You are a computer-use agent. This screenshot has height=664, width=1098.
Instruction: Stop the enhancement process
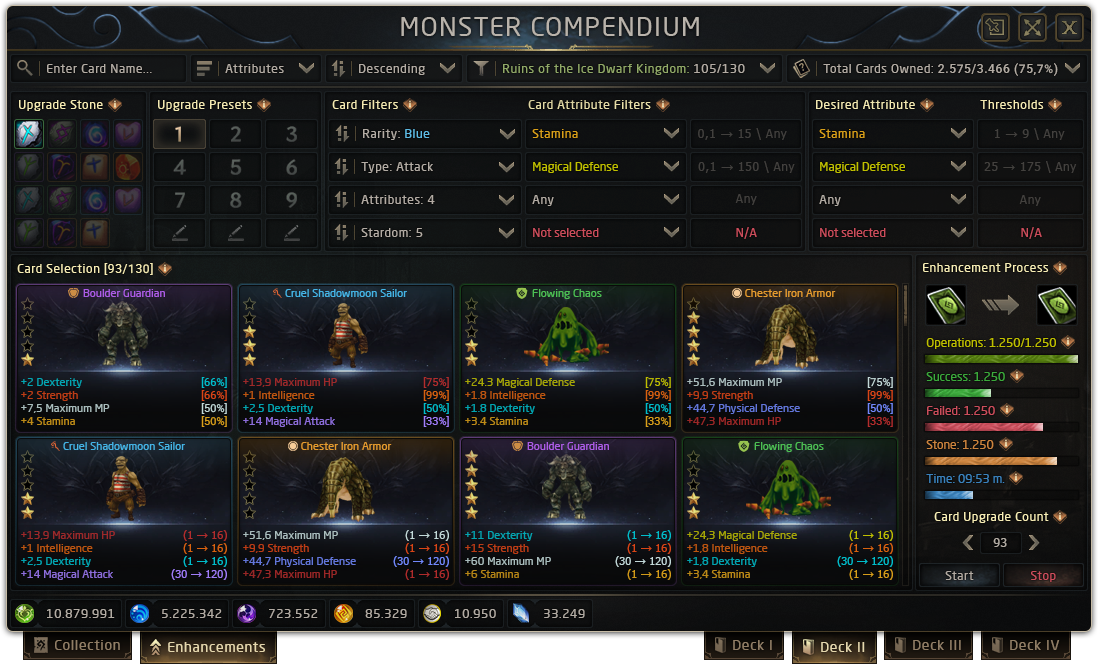pos(1043,575)
